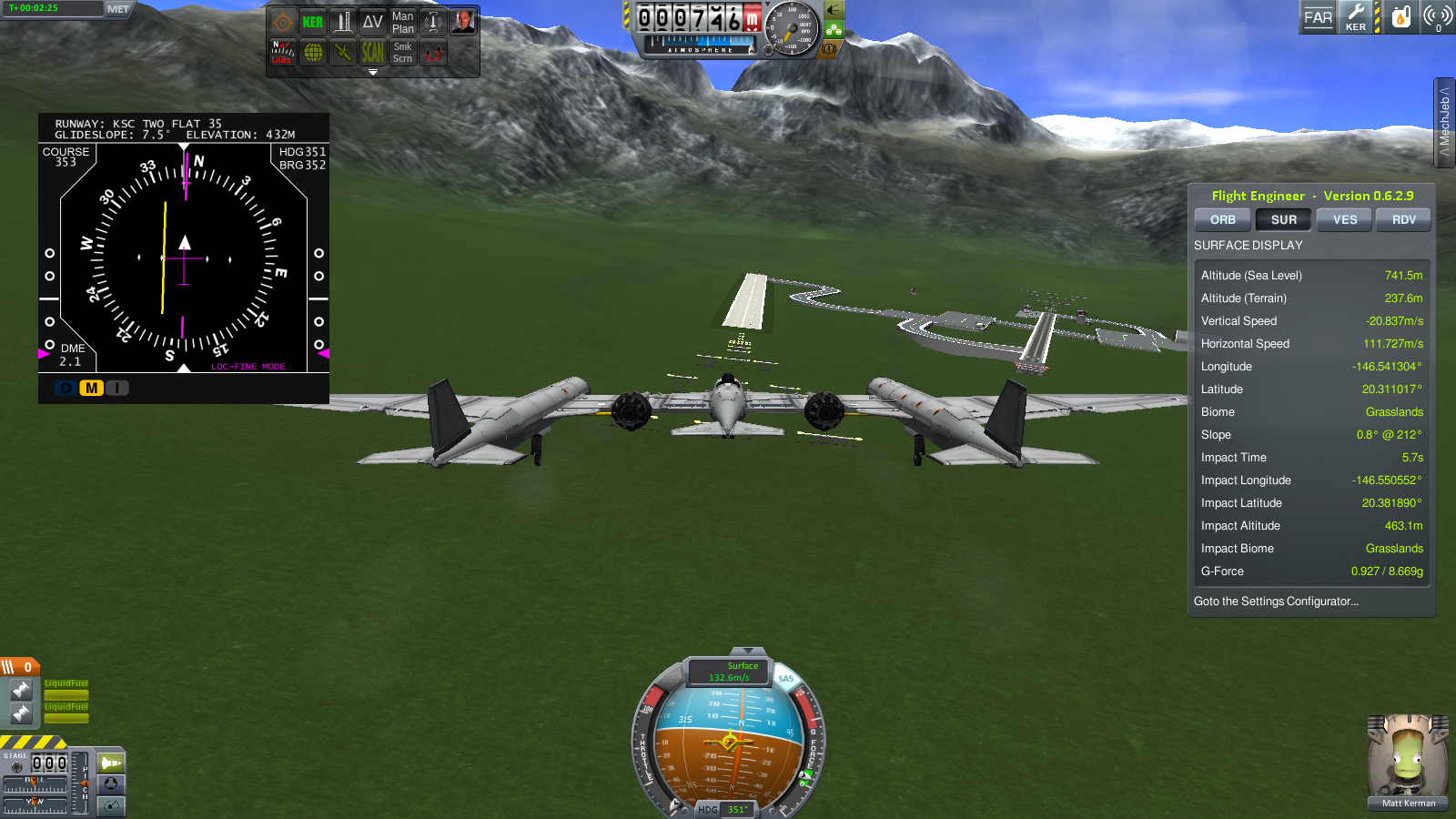Screen dimensions: 1456x819
Task: Toggle the green SCAN button
Action: pyautogui.click(x=372, y=53)
